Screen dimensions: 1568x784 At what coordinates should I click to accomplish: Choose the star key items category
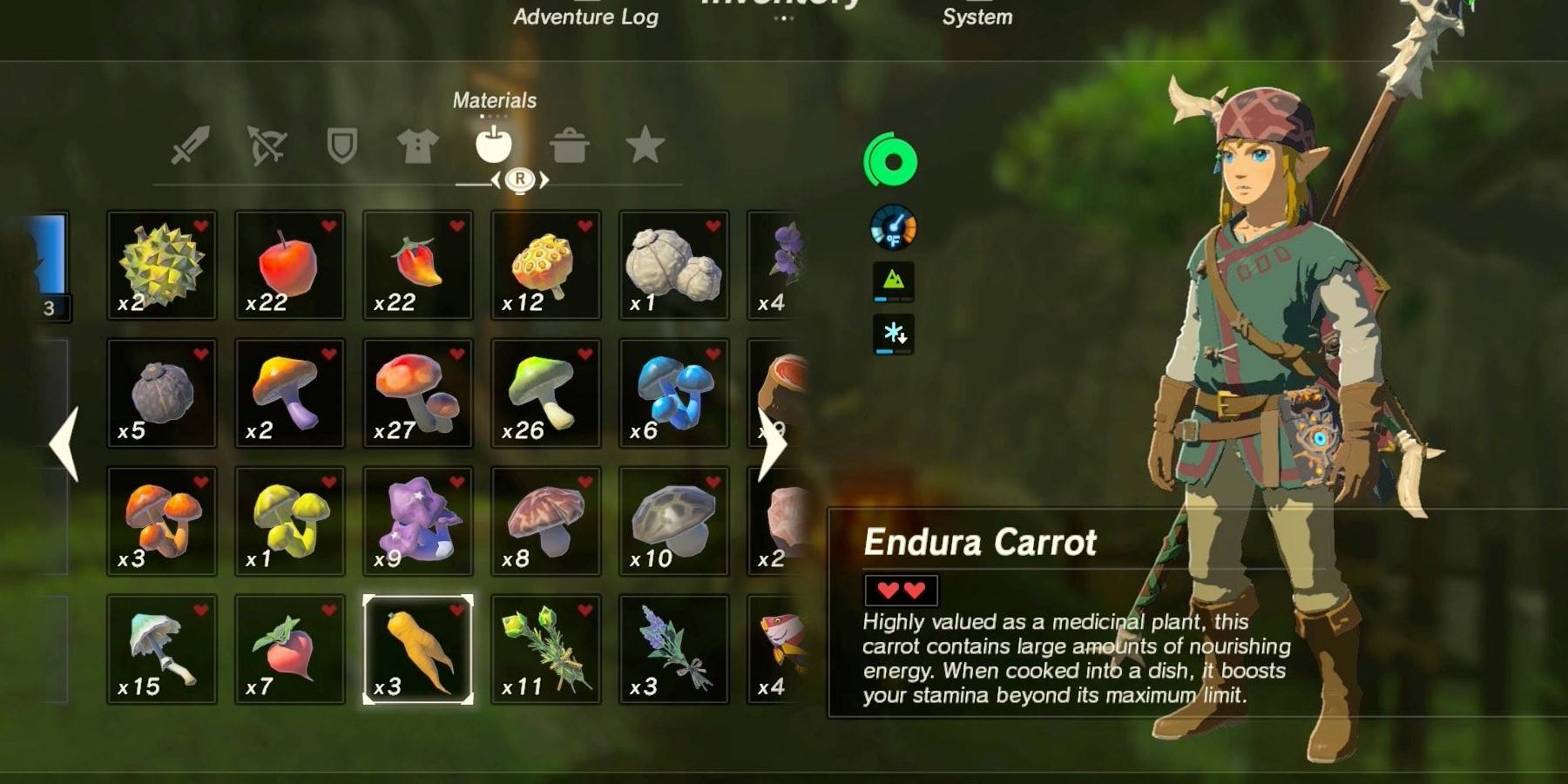click(645, 145)
